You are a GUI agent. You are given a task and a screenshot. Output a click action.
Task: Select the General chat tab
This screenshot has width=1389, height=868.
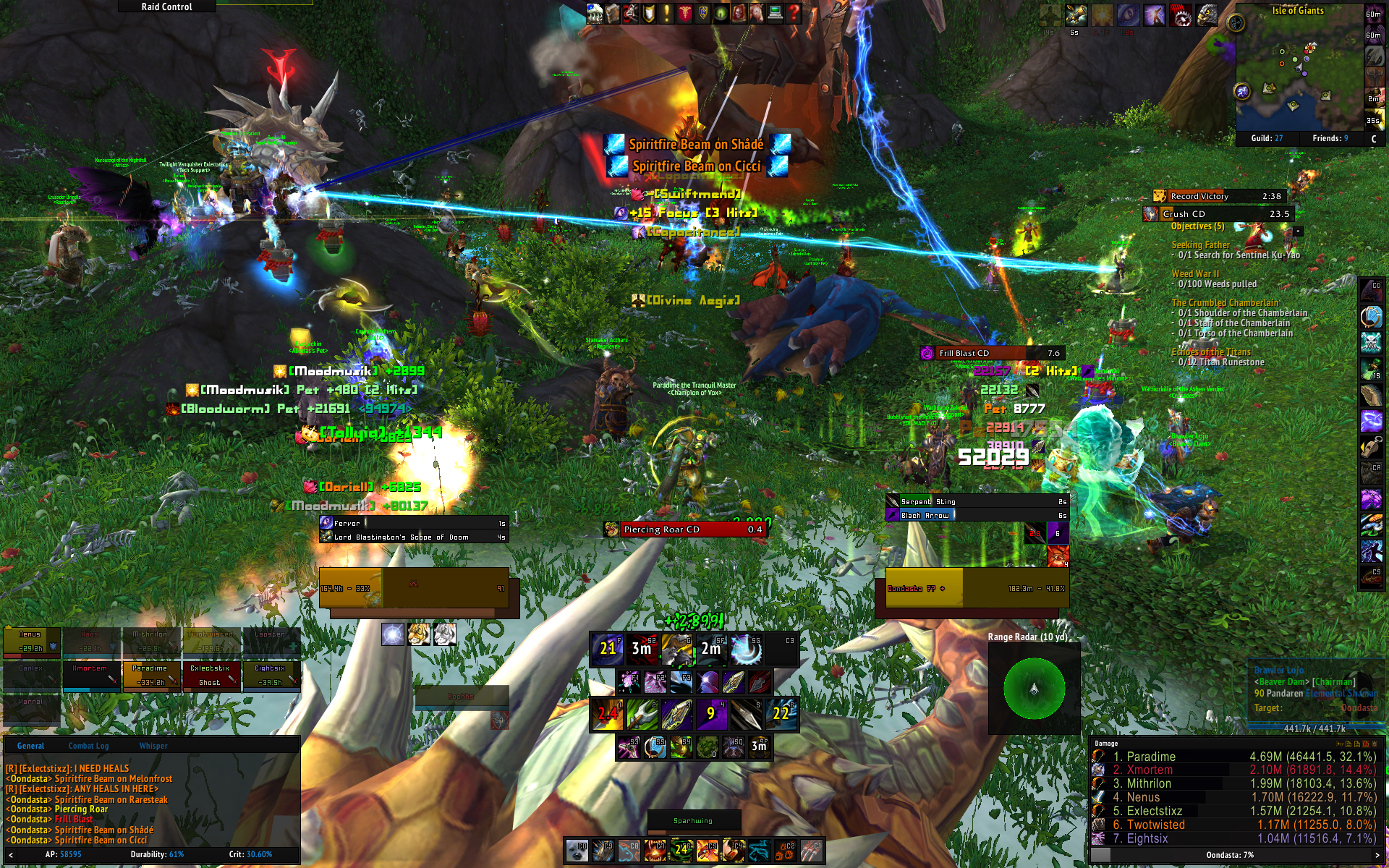point(30,746)
